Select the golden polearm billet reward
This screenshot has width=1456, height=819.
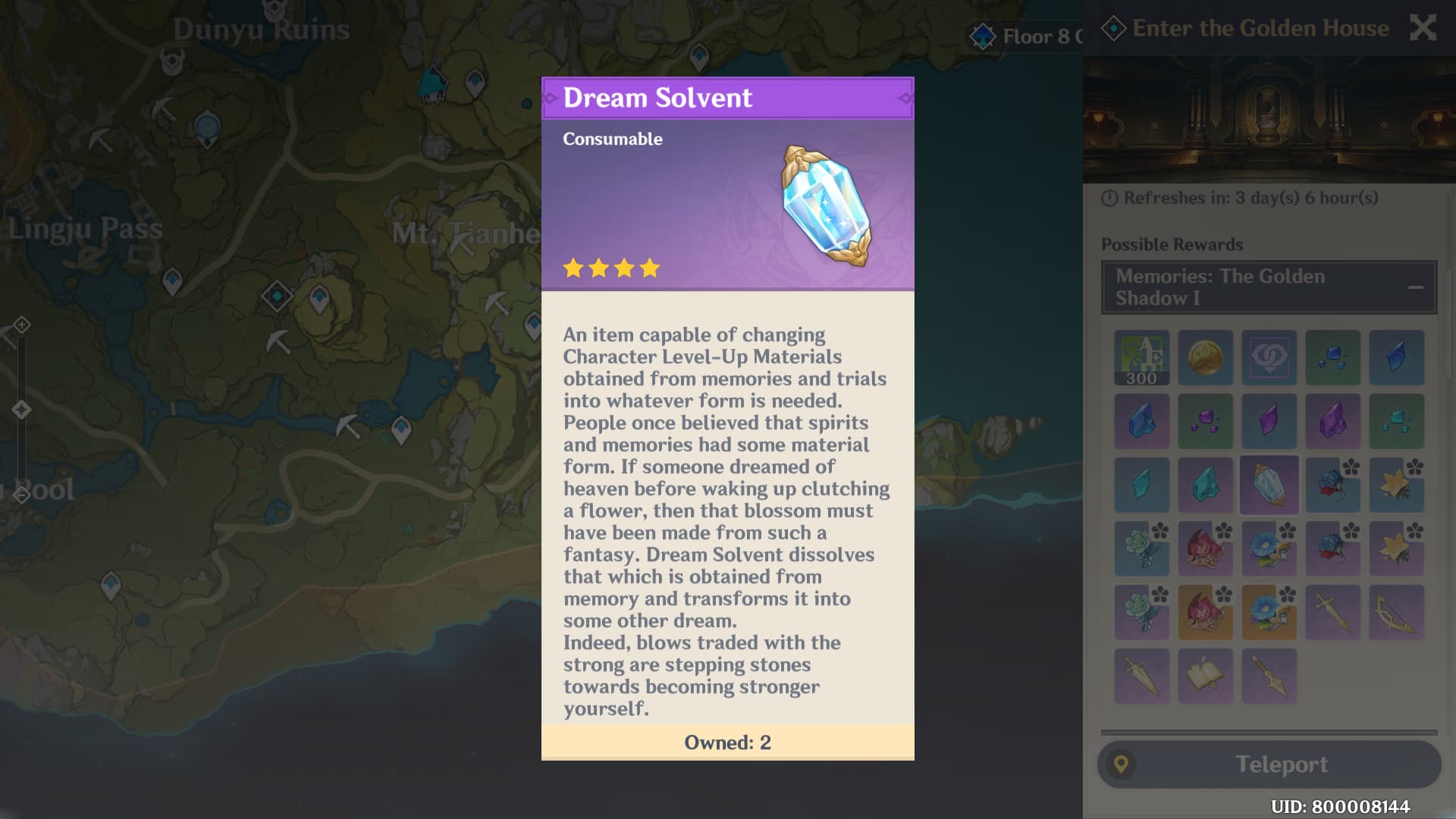pos(1269,676)
